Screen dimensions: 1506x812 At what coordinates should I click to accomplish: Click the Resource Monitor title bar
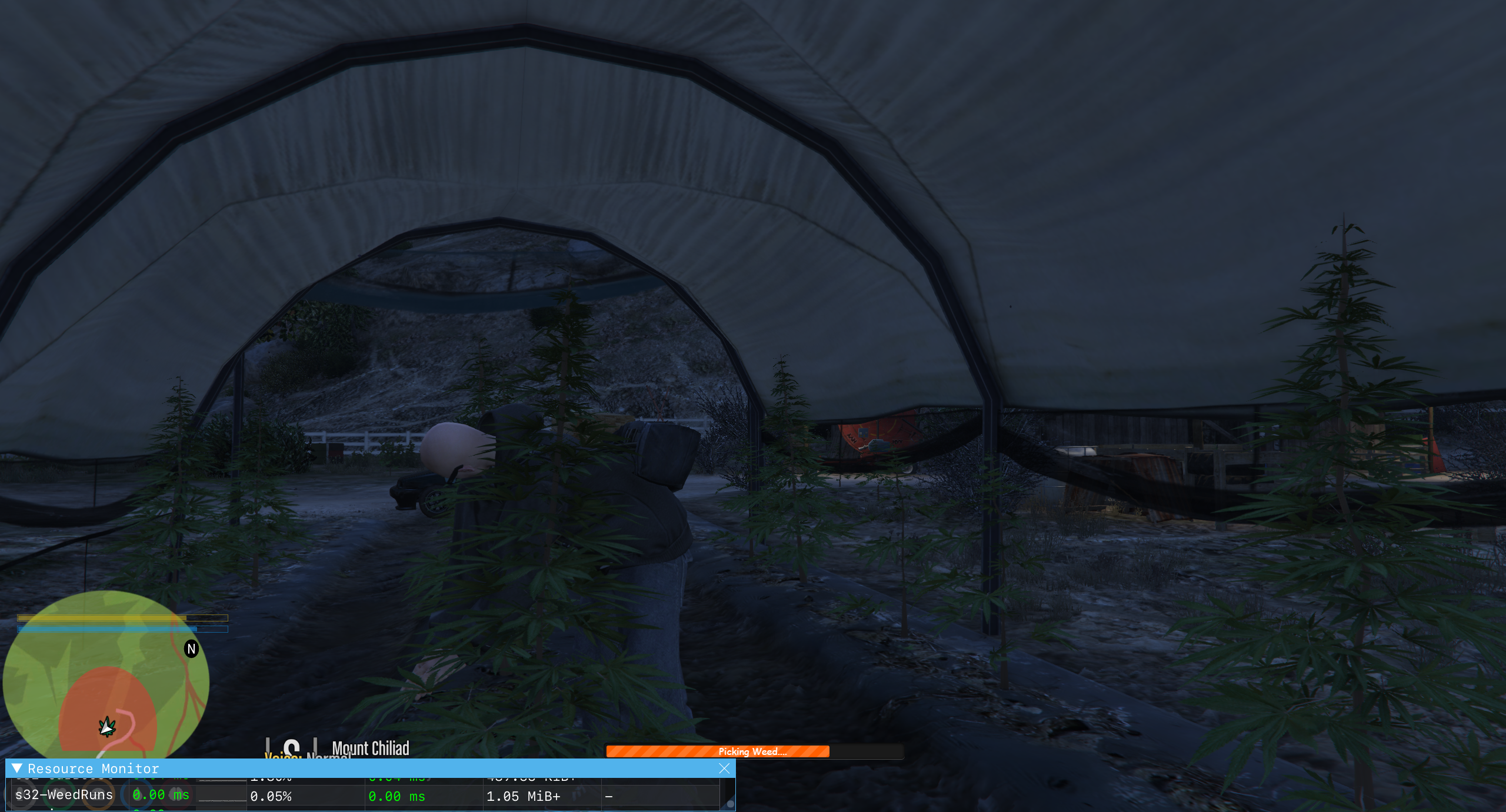pyautogui.click(x=94, y=768)
